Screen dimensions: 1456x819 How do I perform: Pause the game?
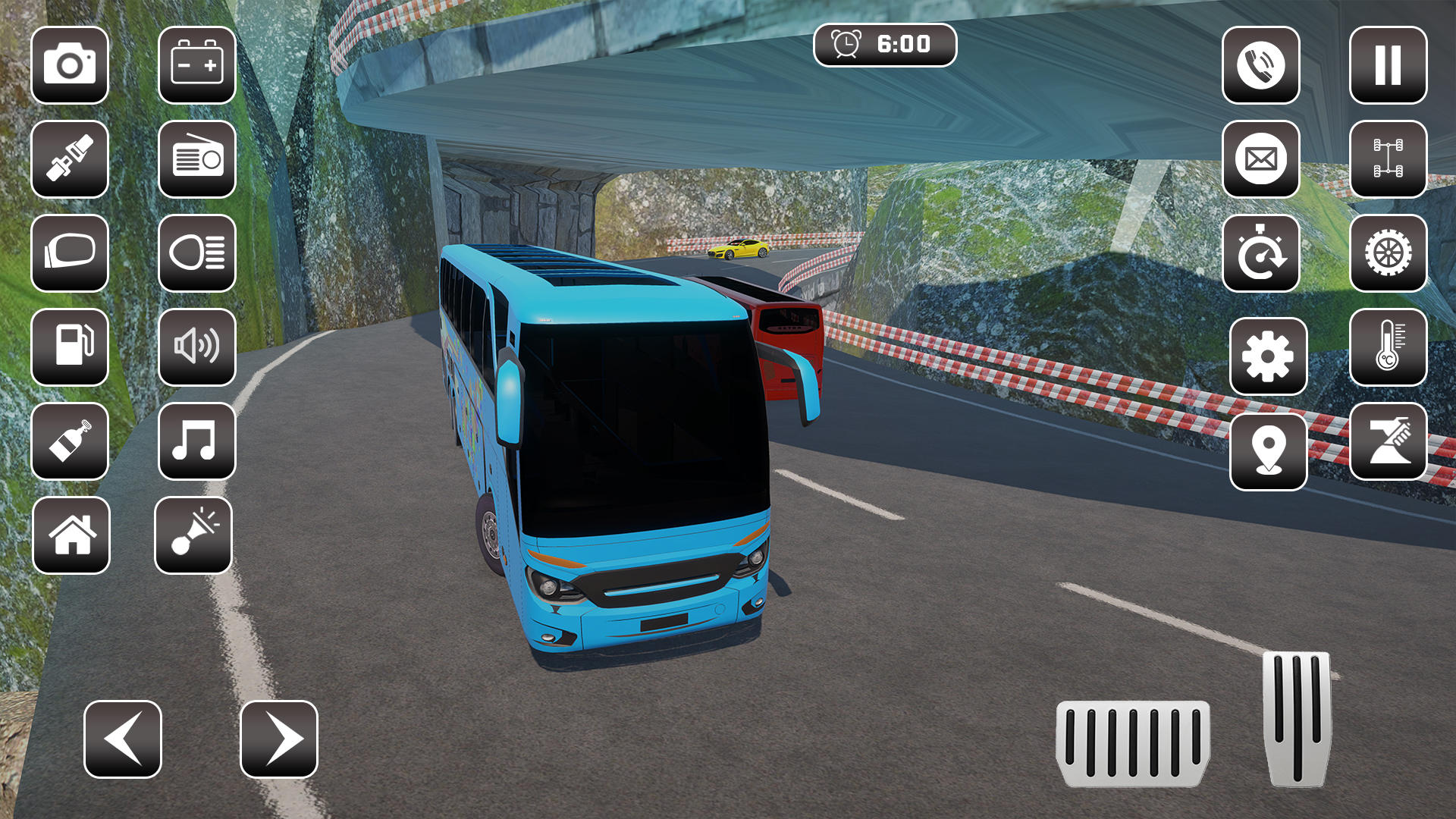point(1387,67)
